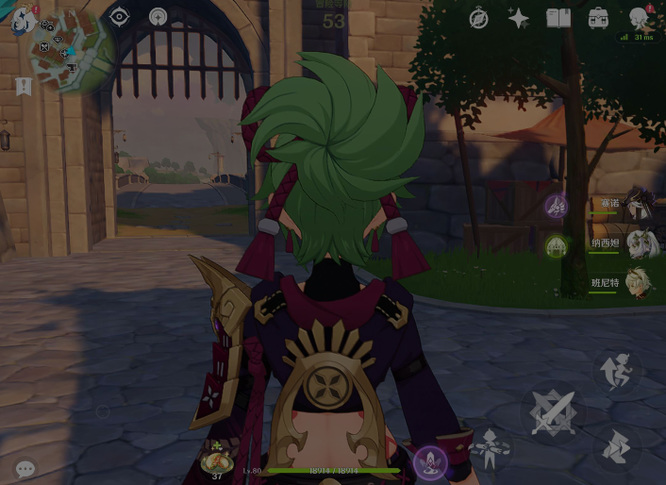Open the chat speech bubble
Viewport: 666px width, 485px height.
coord(25,467)
